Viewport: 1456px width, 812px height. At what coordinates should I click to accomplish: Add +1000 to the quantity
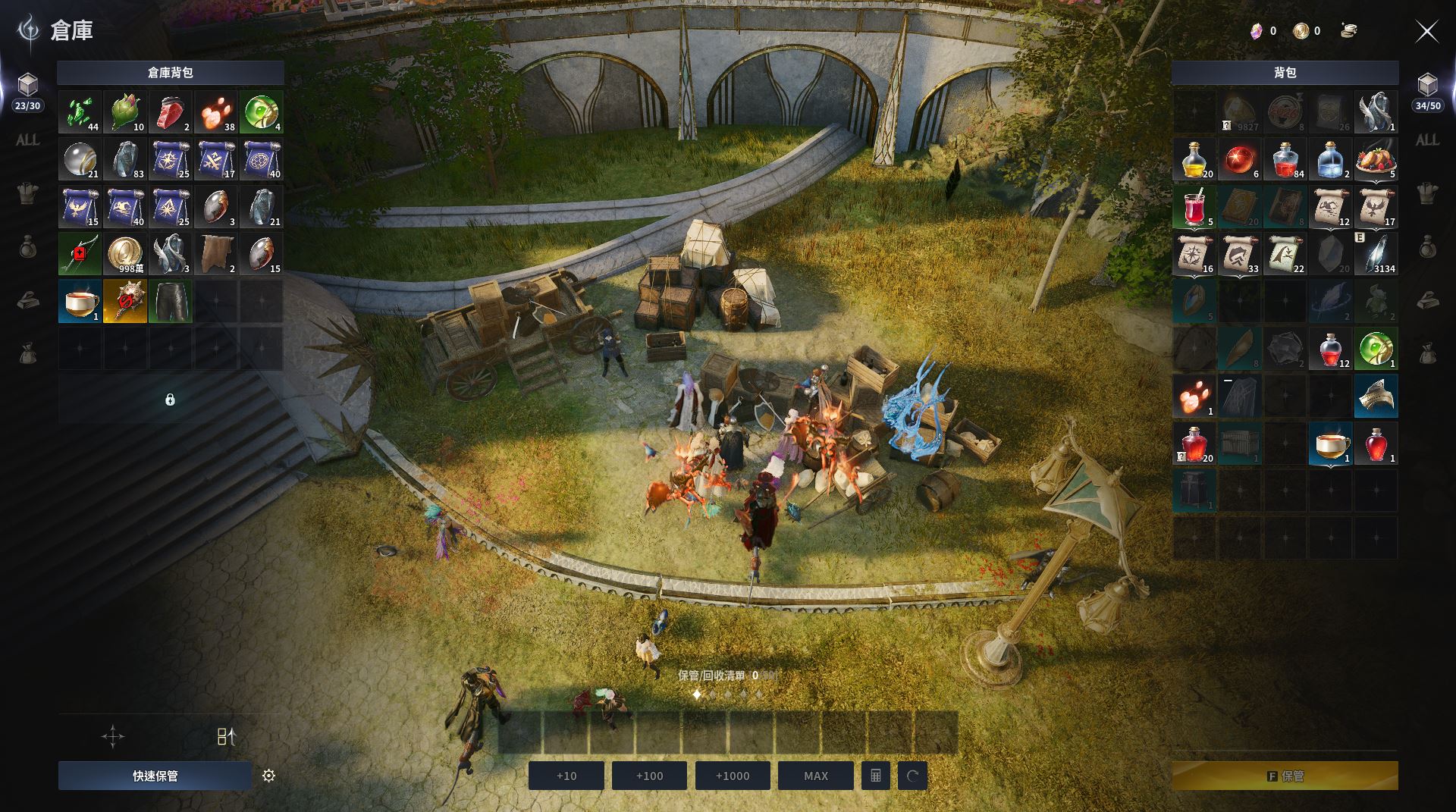pyautogui.click(x=732, y=776)
